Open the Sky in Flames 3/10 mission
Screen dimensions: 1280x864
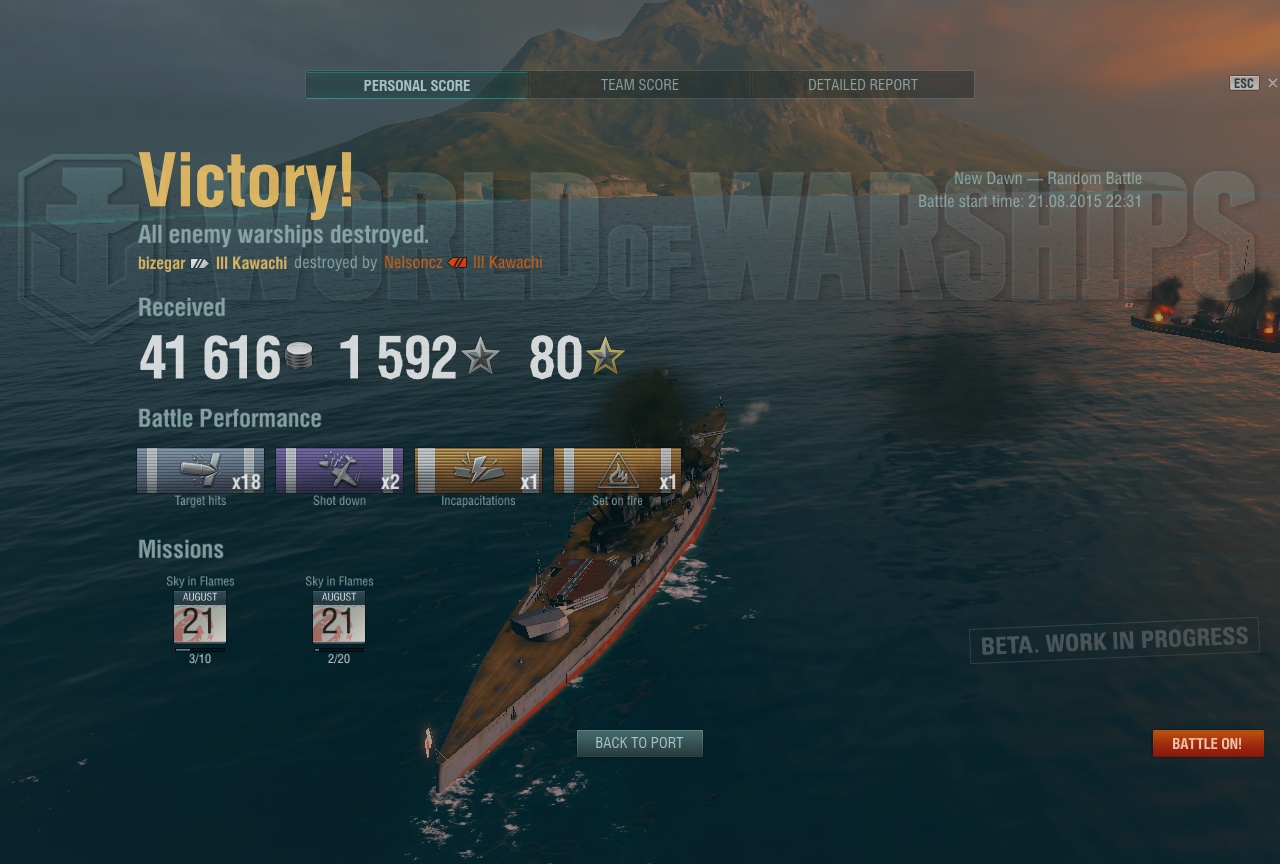pos(200,622)
